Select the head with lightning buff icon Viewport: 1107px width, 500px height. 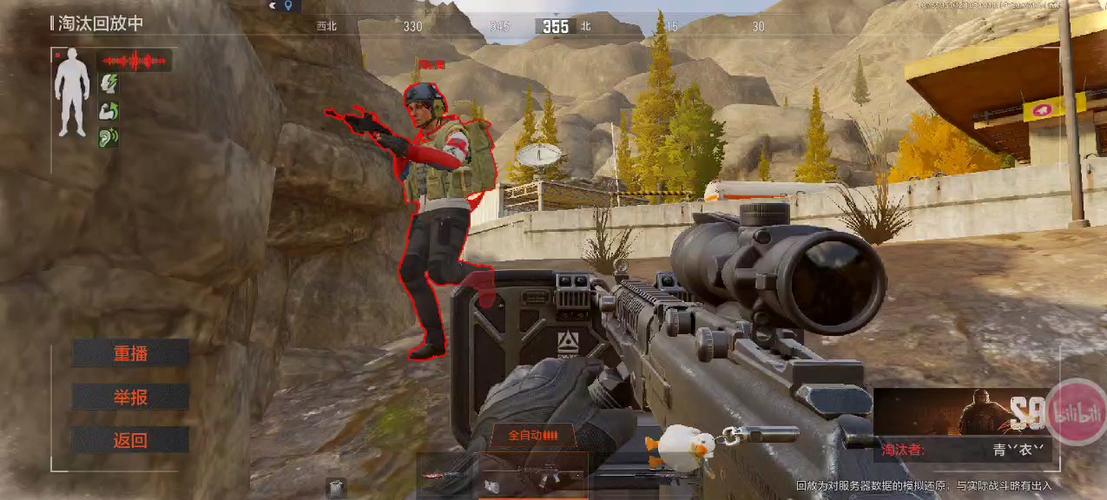(x=108, y=84)
